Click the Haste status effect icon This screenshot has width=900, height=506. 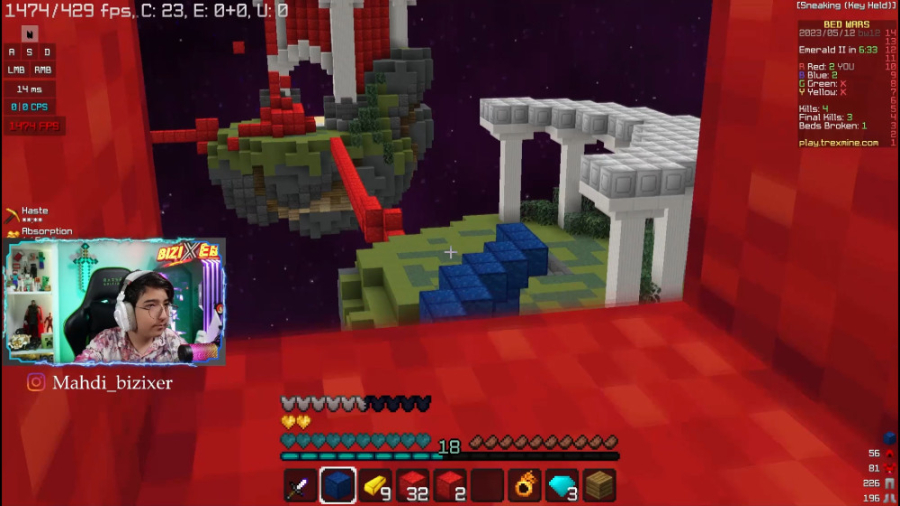[12, 214]
